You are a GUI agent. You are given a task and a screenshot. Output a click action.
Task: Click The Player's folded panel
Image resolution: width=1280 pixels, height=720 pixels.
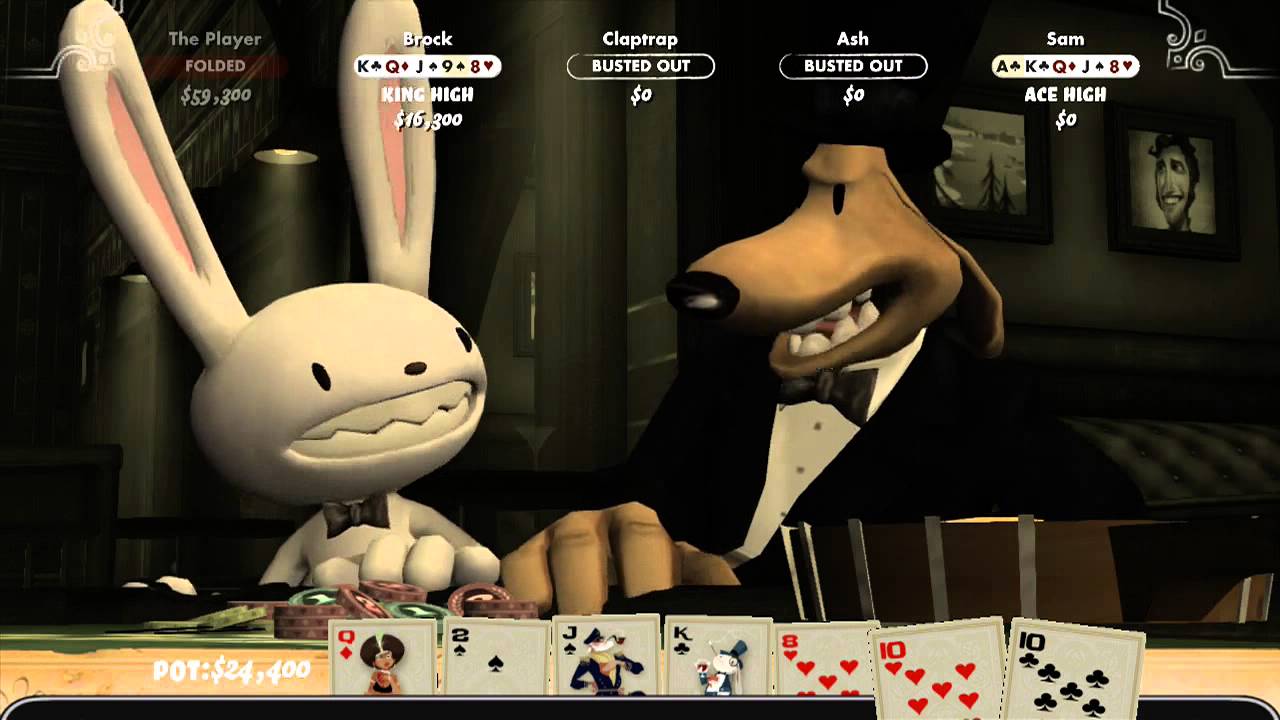tap(215, 66)
